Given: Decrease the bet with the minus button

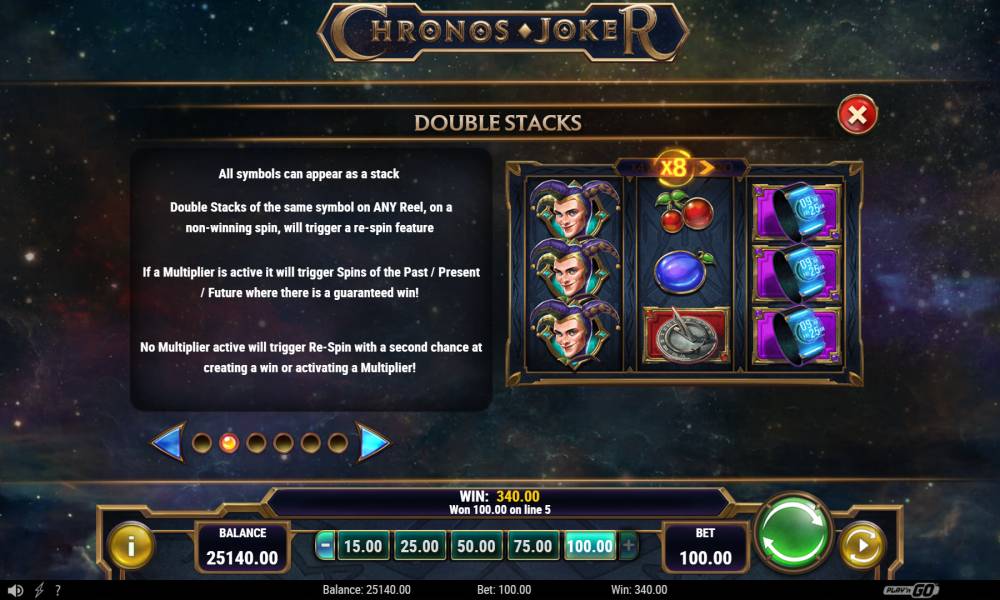Looking at the screenshot, I should [325, 546].
